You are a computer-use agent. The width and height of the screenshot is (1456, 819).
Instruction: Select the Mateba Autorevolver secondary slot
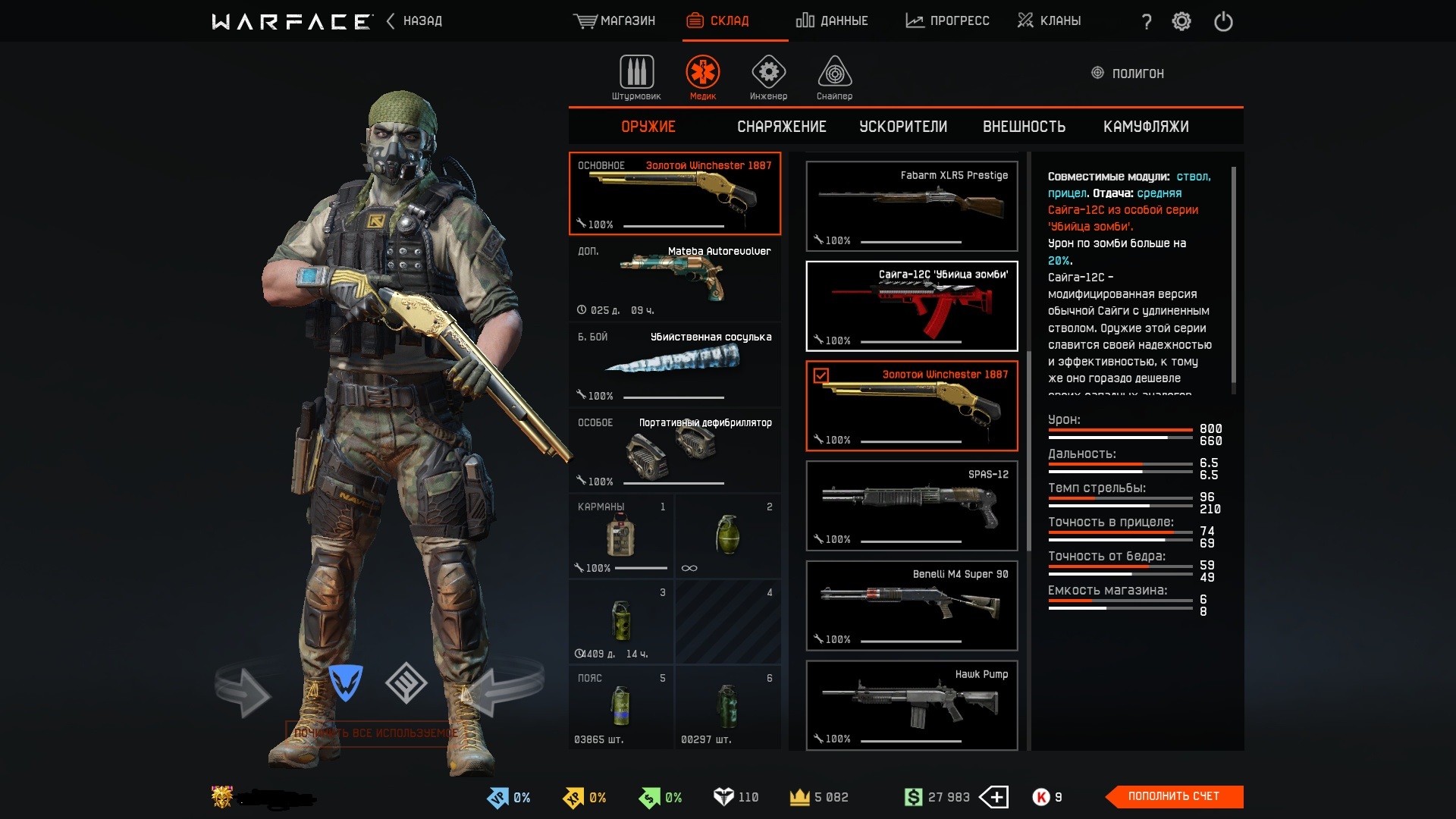[674, 280]
